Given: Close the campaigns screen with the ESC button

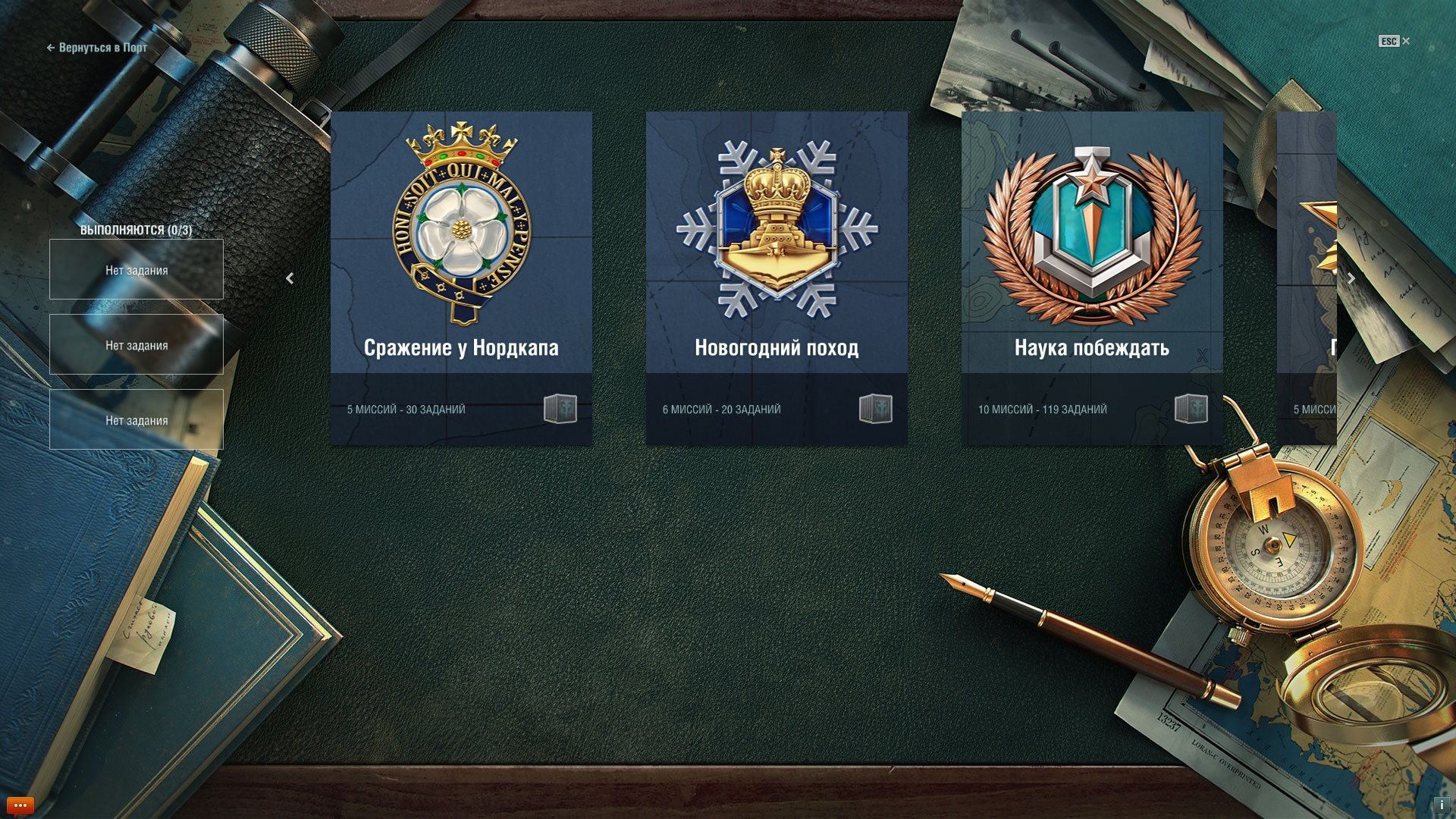Looking at the screenshot, I should pos(1394,42).
